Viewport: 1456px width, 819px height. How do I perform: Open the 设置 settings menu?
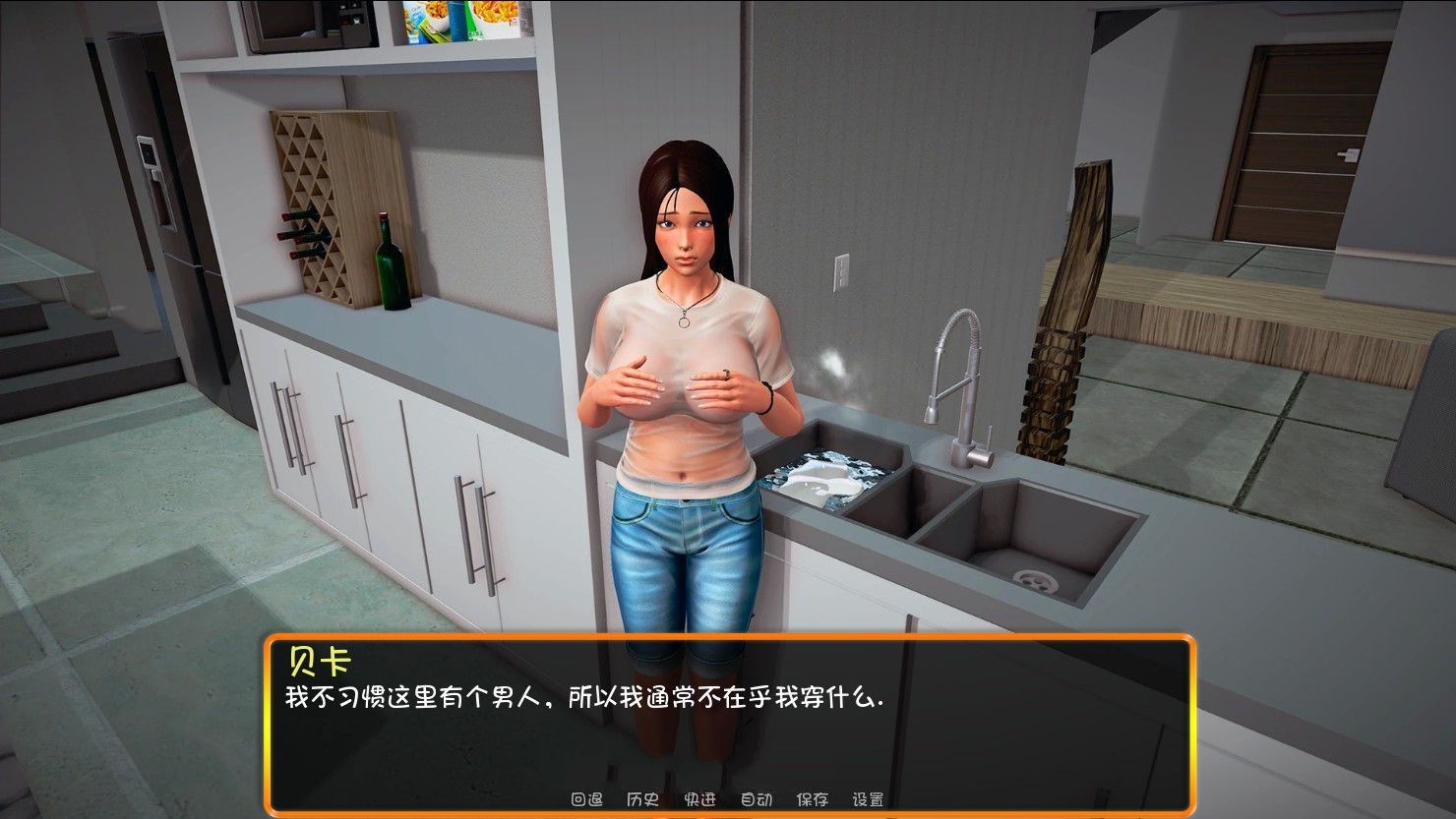coord(870,800)
